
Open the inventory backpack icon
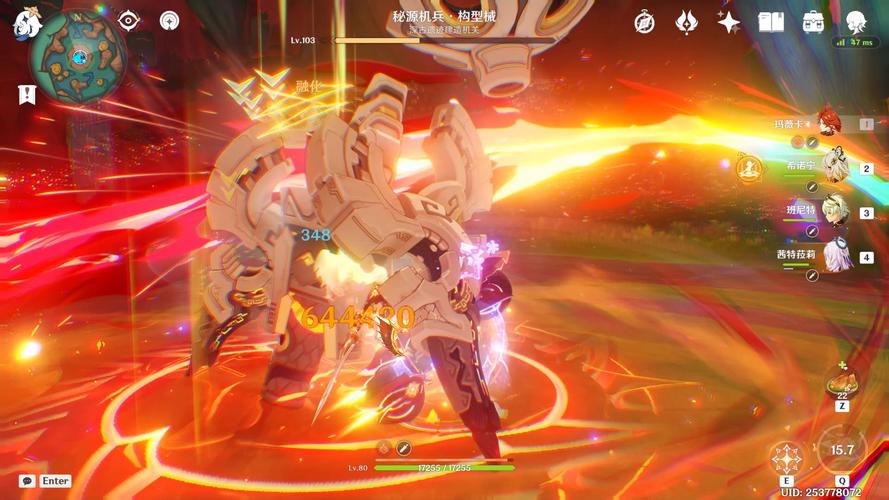click(x=813, y=21)
